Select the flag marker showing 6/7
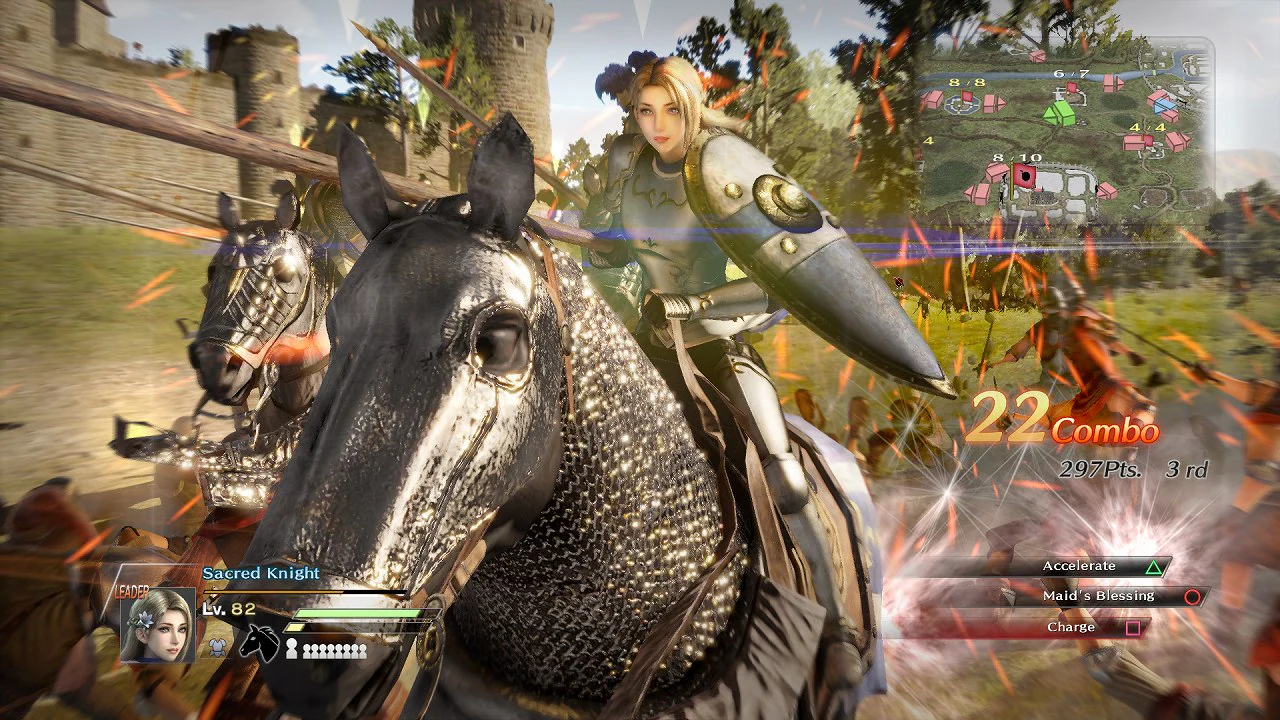 pos(1071,87)
